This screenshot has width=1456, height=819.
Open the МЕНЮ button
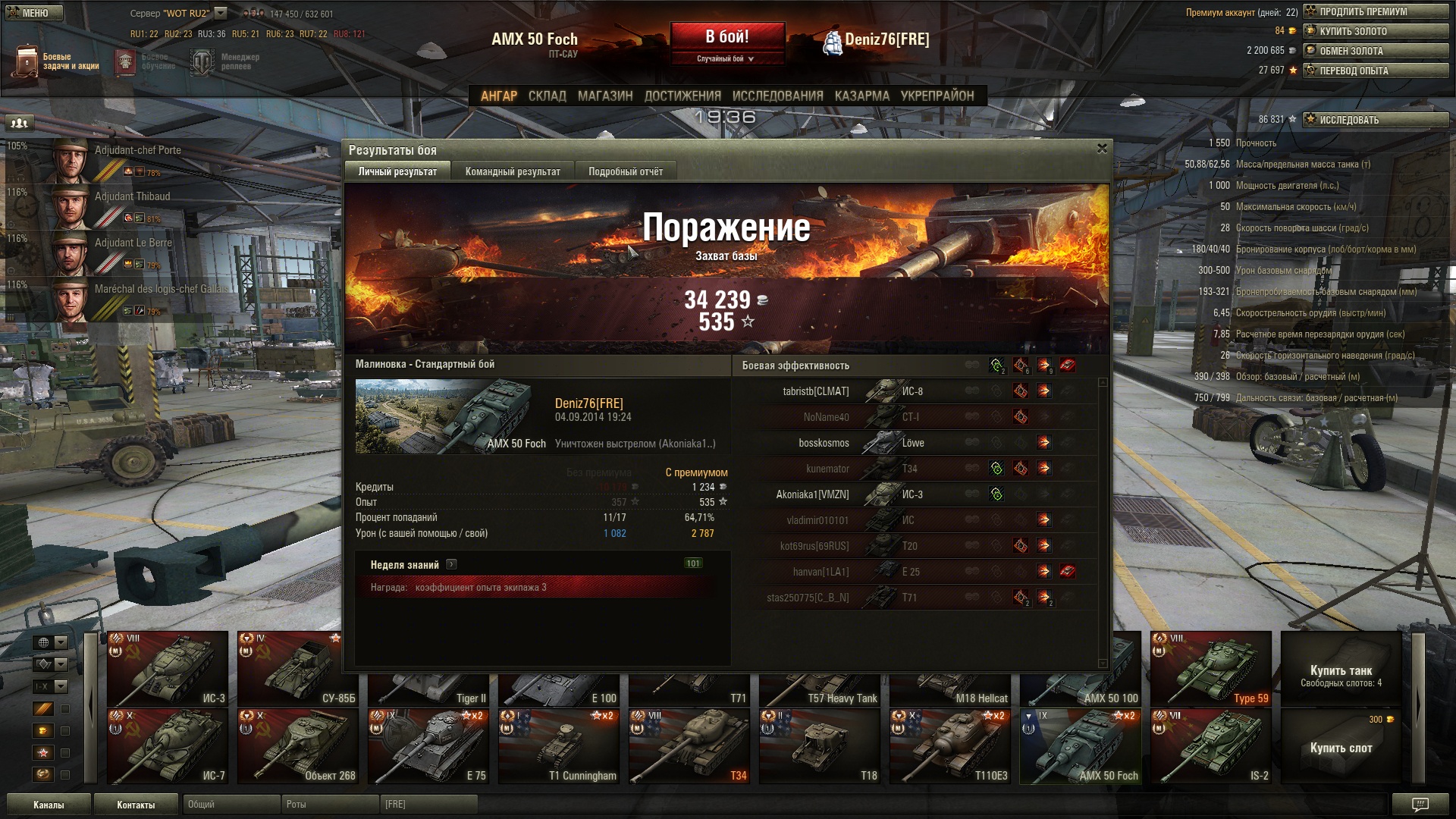(31, 13)
